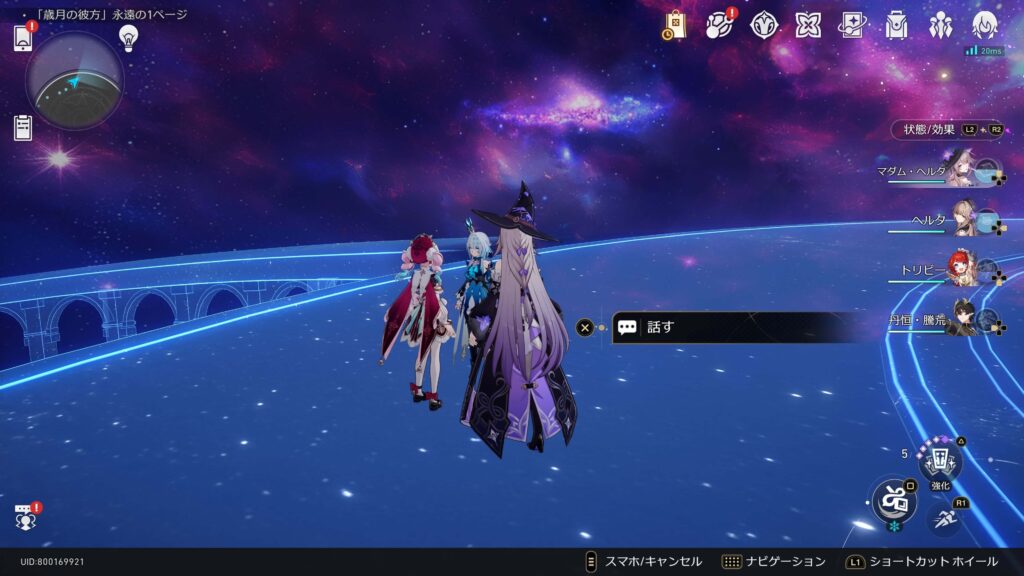Screen dimensions: 1024x576
Task: Activate the 強化 technique icon
Action: (940, 462)
